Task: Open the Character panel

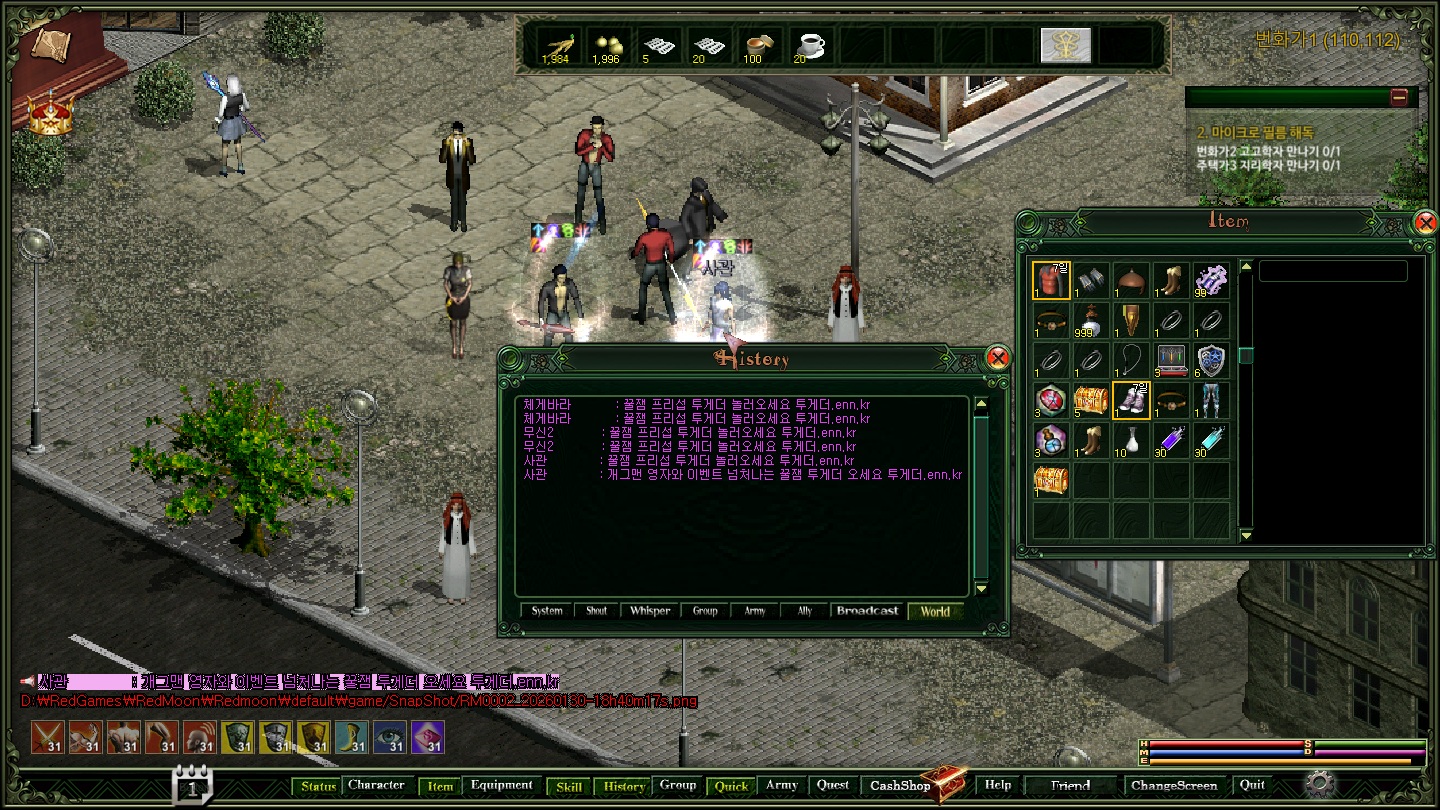Action: (376, 786)
